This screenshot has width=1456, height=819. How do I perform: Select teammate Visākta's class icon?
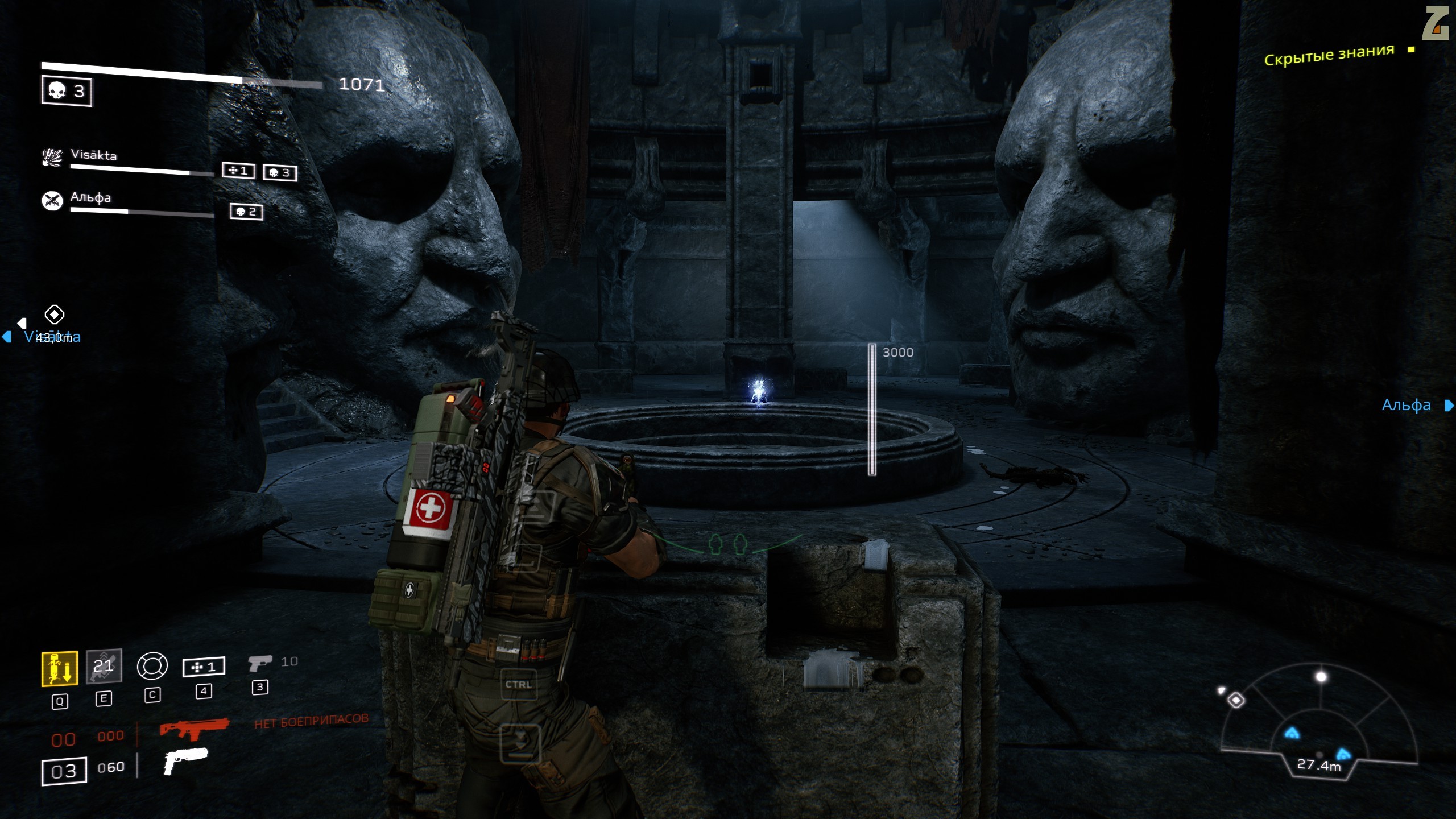click(52, 158)
